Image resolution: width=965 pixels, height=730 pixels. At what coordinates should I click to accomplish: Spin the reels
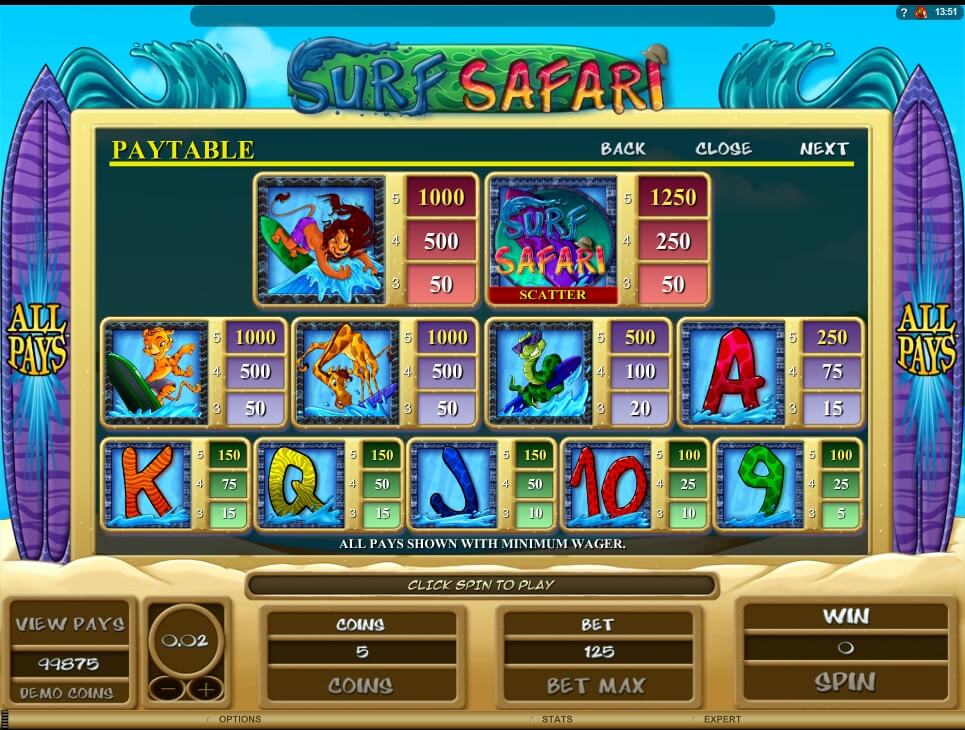pos(845,682)
